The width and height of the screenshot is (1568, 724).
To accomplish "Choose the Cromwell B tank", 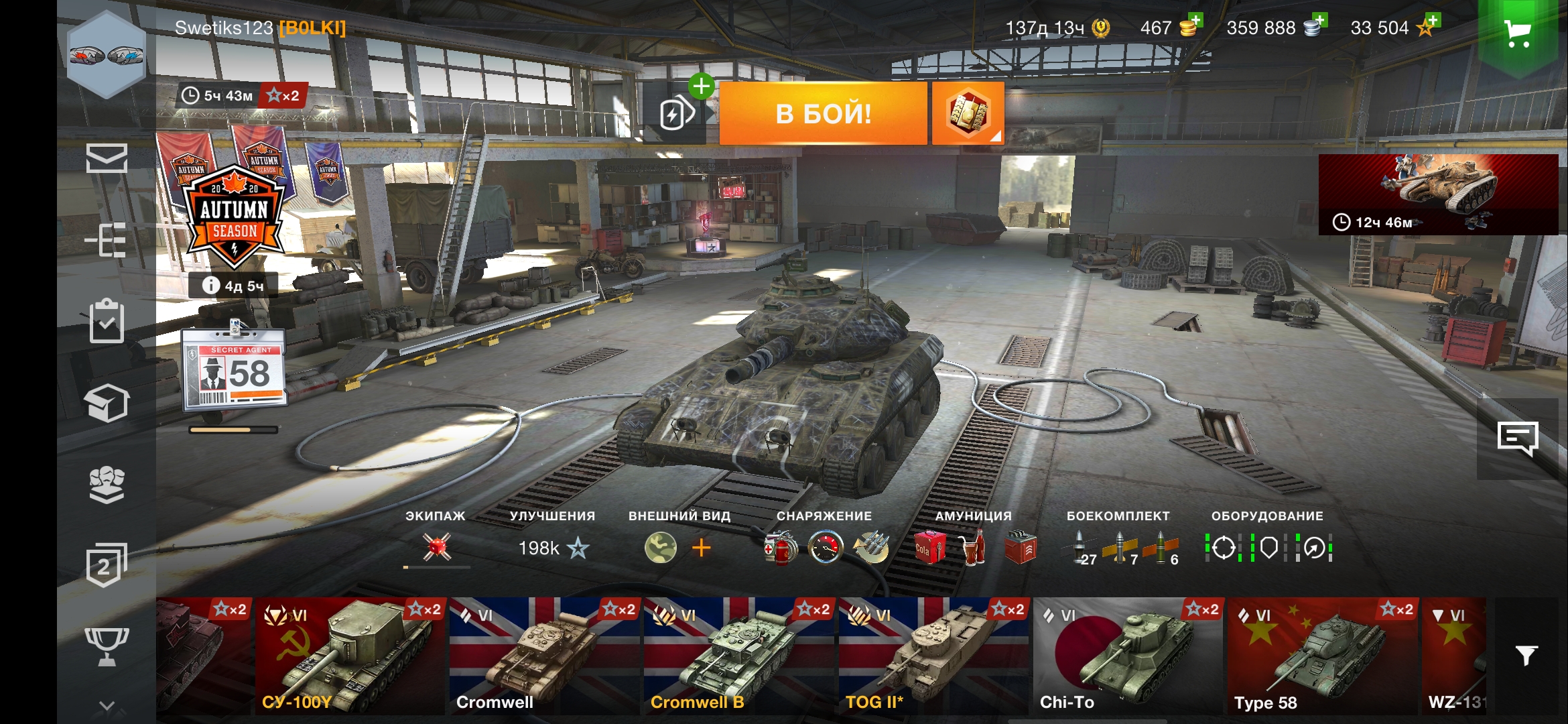I will [x=738, y=656].
